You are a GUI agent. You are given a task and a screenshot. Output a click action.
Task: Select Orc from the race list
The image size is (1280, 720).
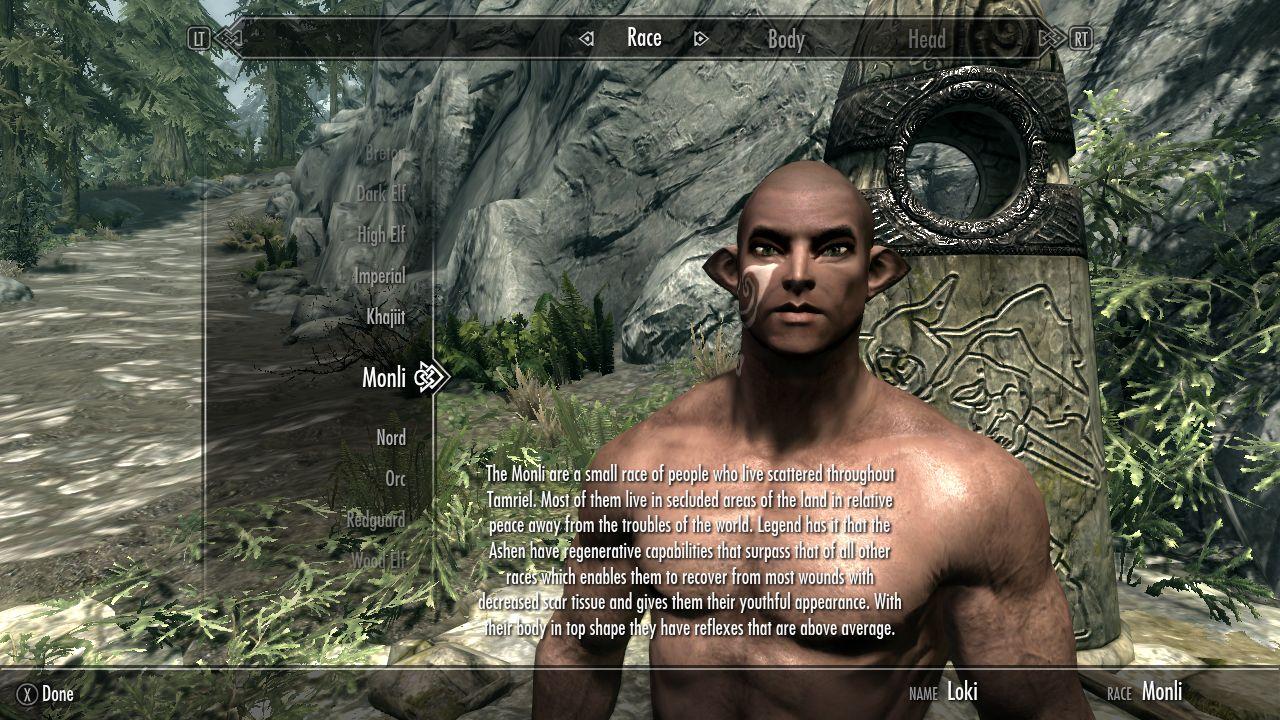click(x=395, y=479)
